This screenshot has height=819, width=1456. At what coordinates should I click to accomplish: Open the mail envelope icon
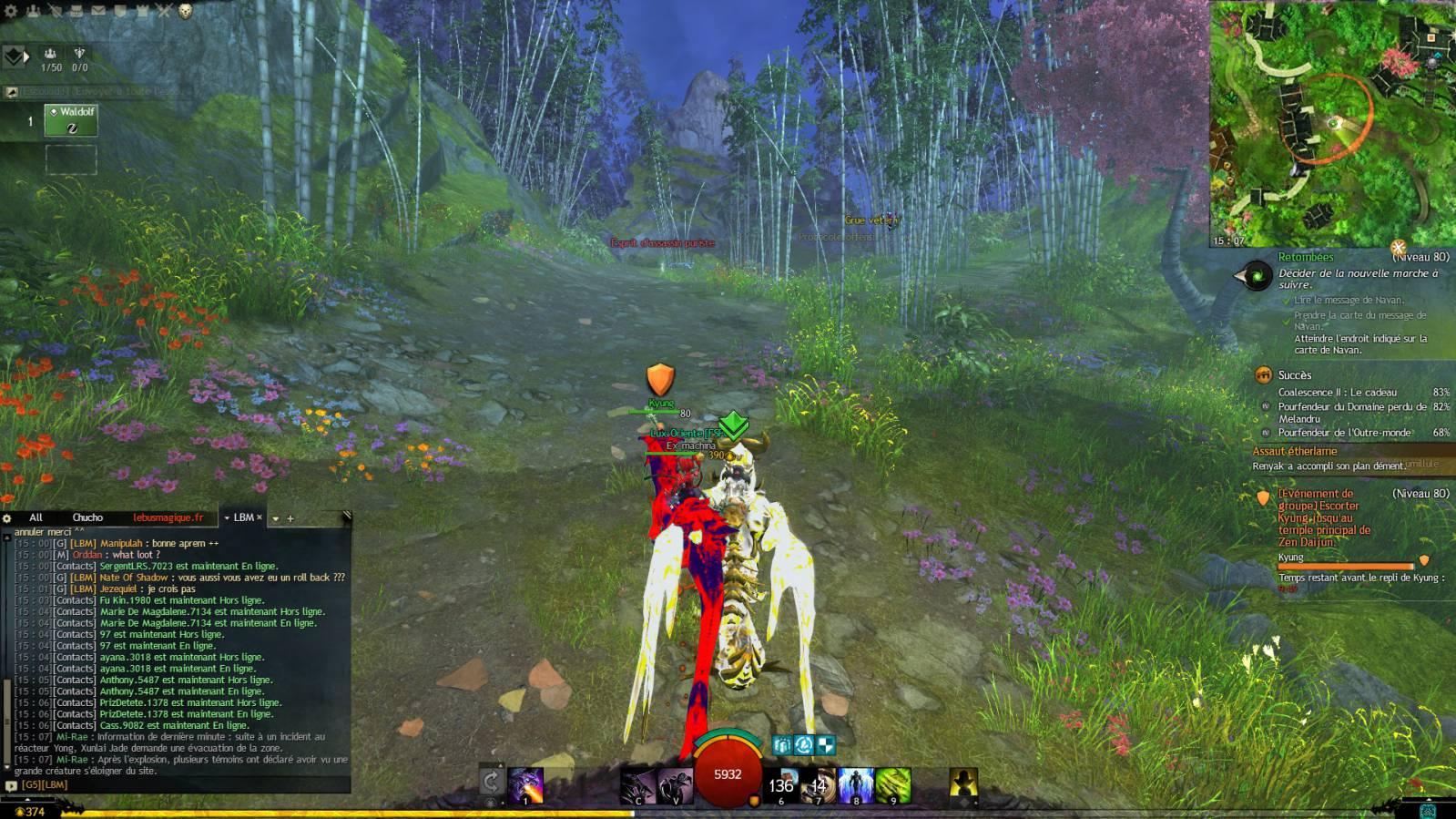coord(97,11)
